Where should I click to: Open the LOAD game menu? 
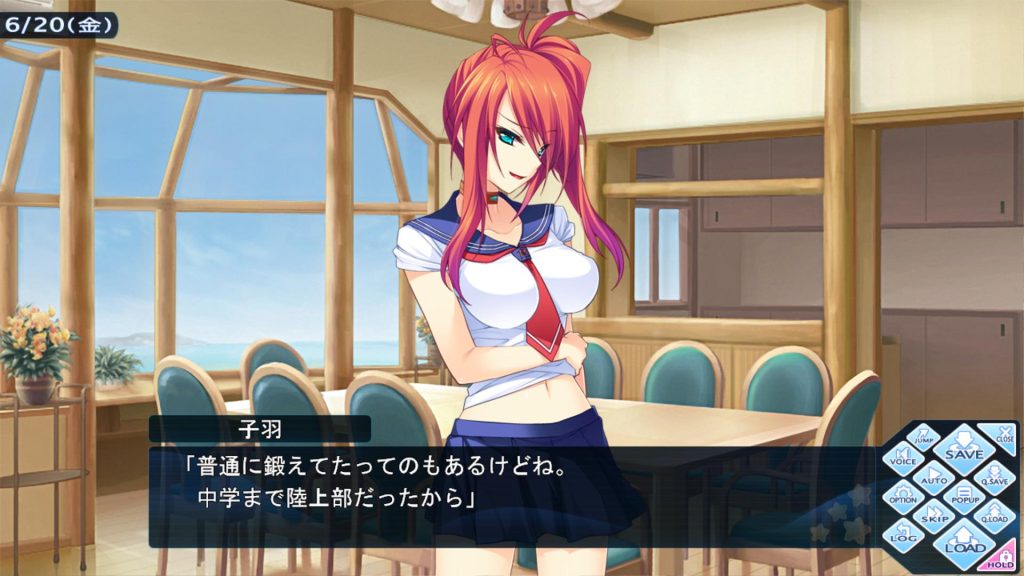click(x=964, y=543)
